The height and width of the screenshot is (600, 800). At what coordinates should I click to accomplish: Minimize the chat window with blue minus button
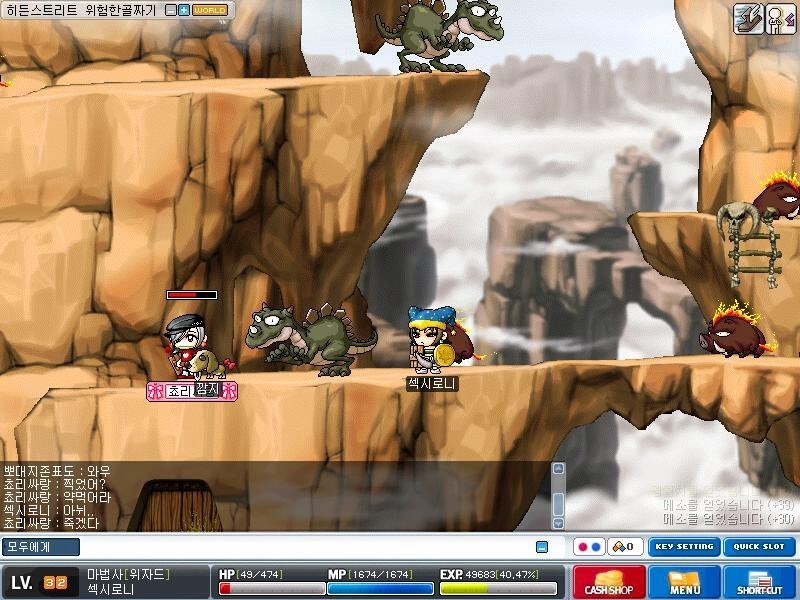542,547
